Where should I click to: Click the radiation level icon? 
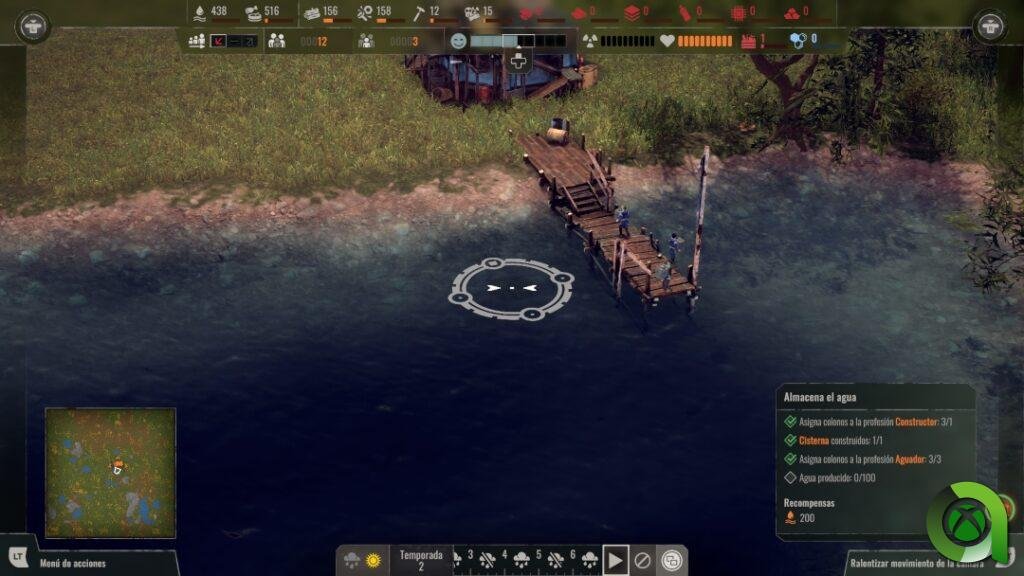590,41
